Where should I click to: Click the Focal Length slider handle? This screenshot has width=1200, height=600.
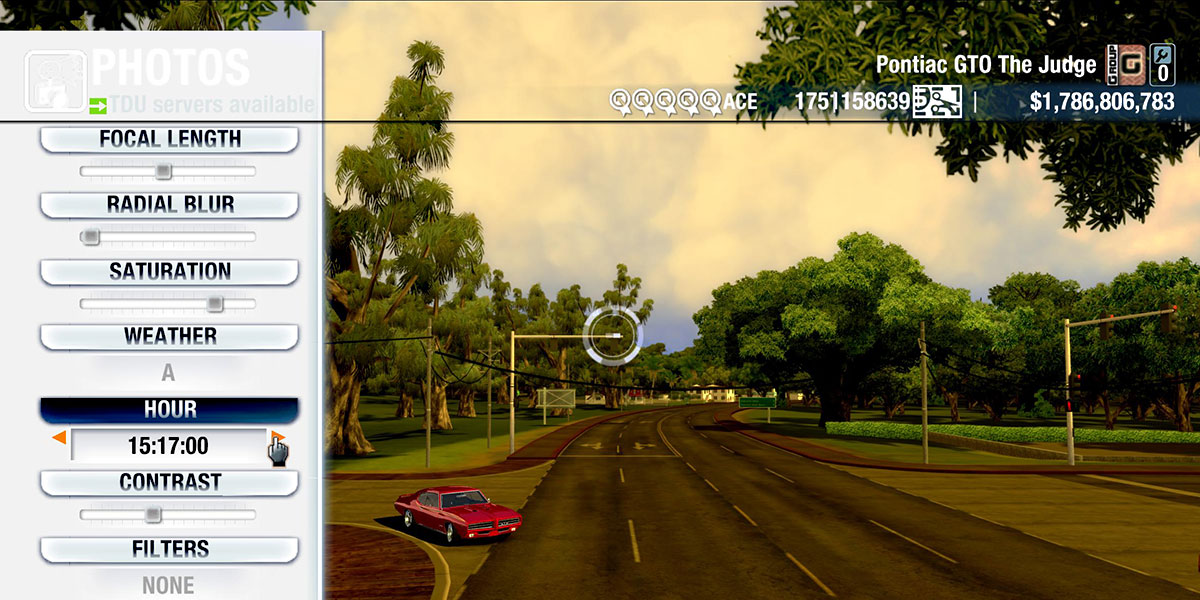163,172
